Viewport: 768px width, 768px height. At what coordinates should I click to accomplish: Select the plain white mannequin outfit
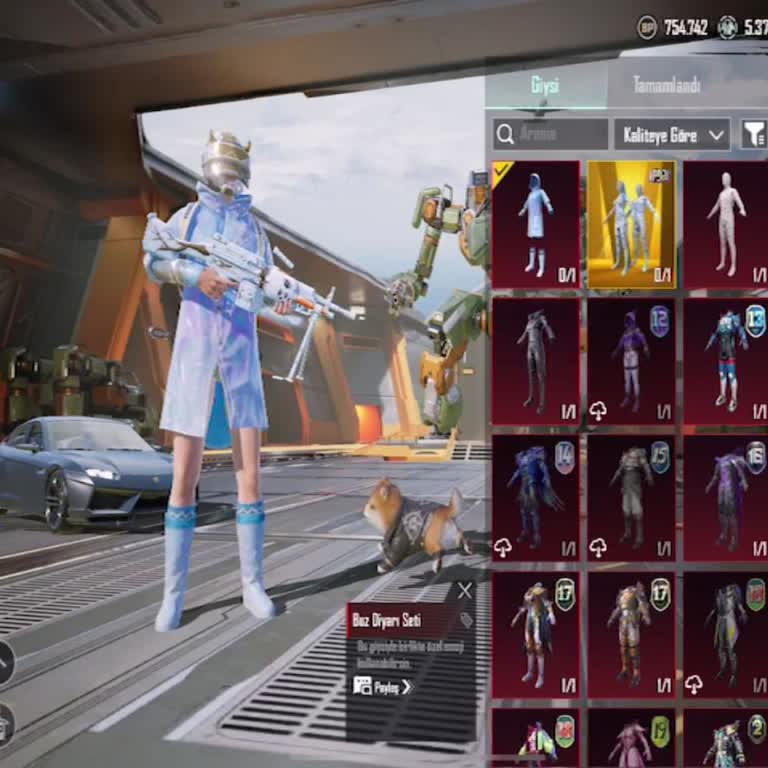point(725,225)
